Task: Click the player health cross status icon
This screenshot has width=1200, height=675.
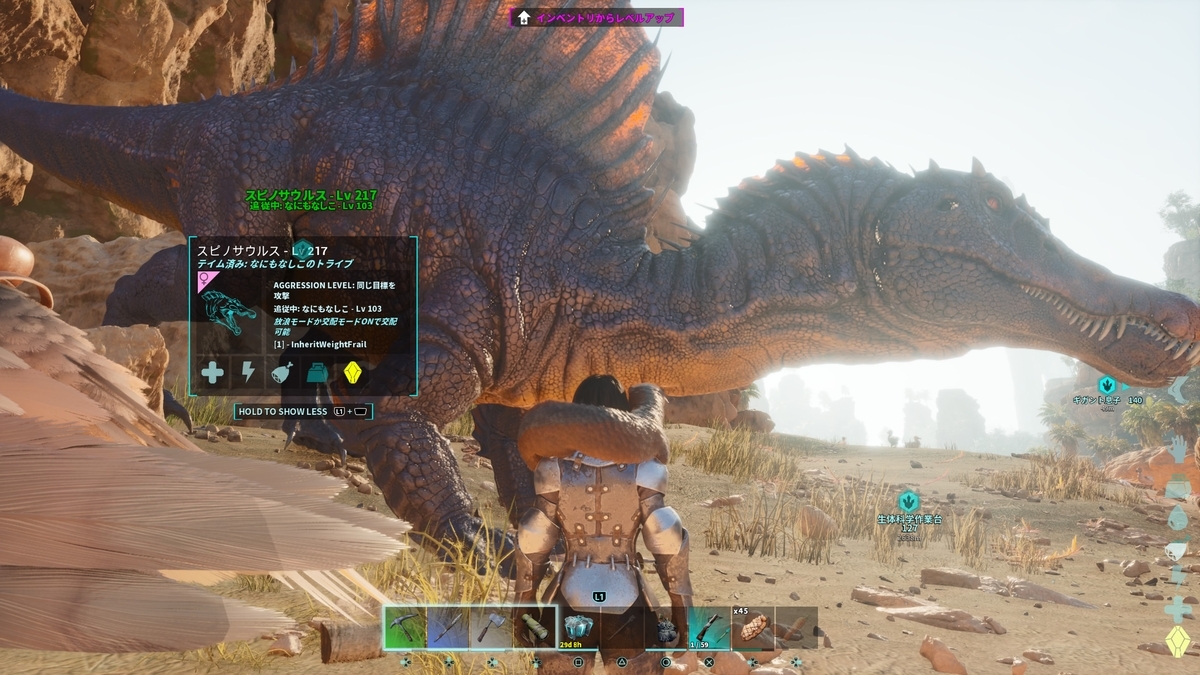Action: point(1178,608)
